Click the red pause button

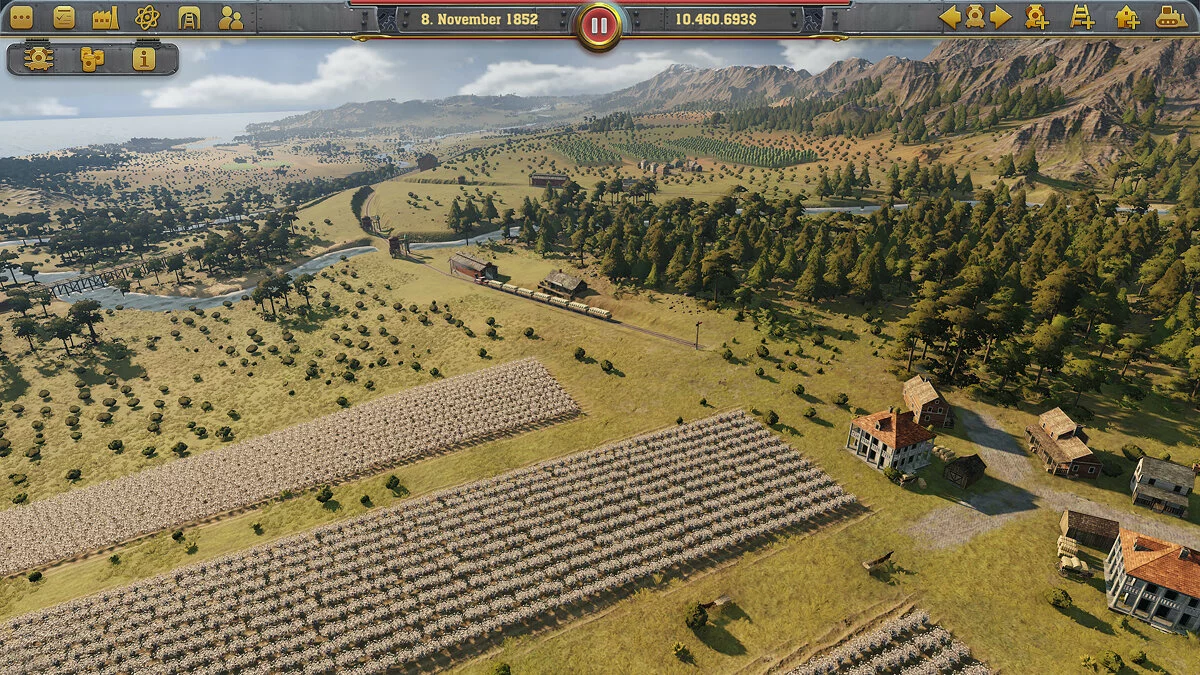coord(599,26)
